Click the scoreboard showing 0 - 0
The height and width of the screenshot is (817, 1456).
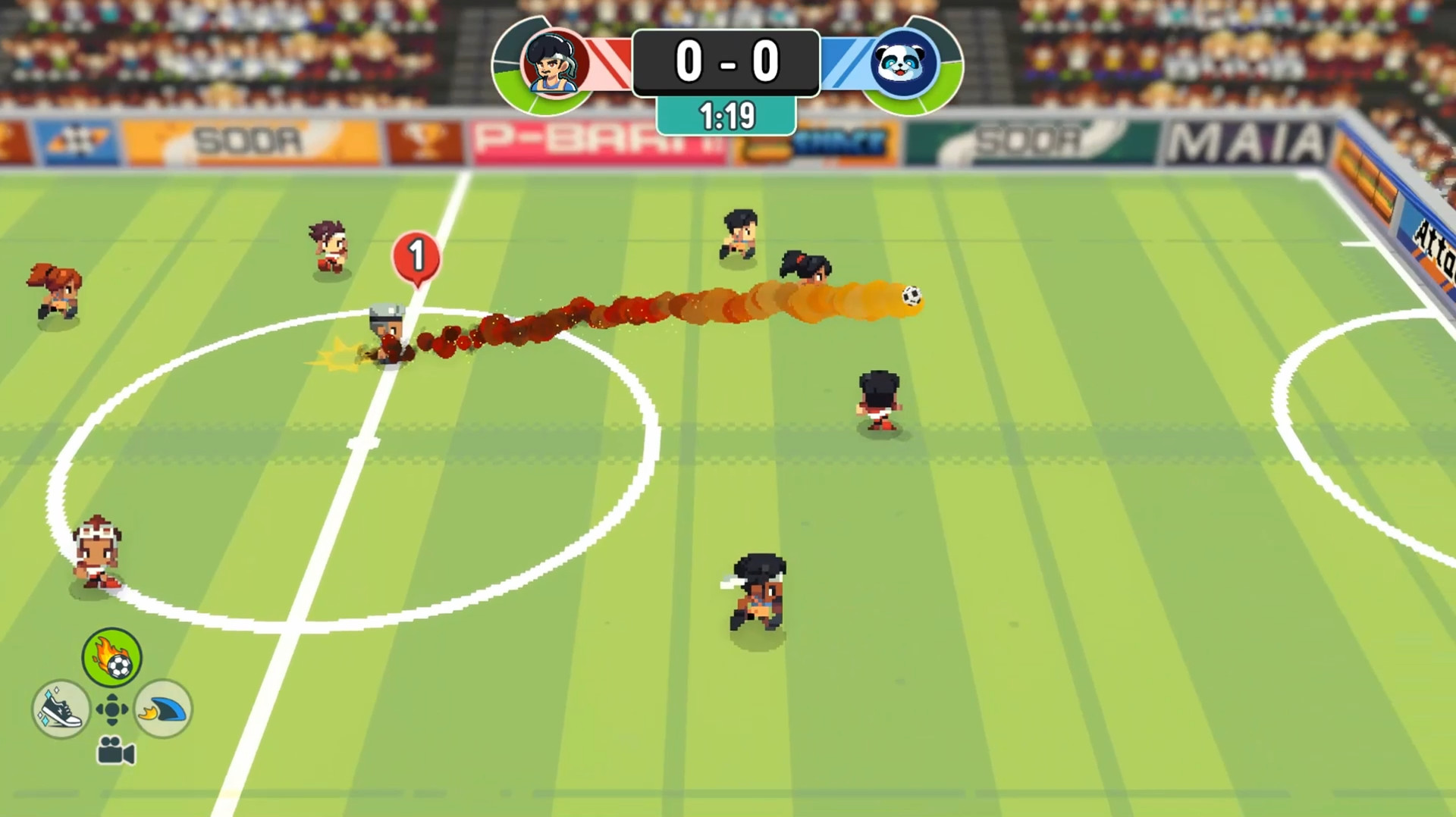click(x=726, y=62)
